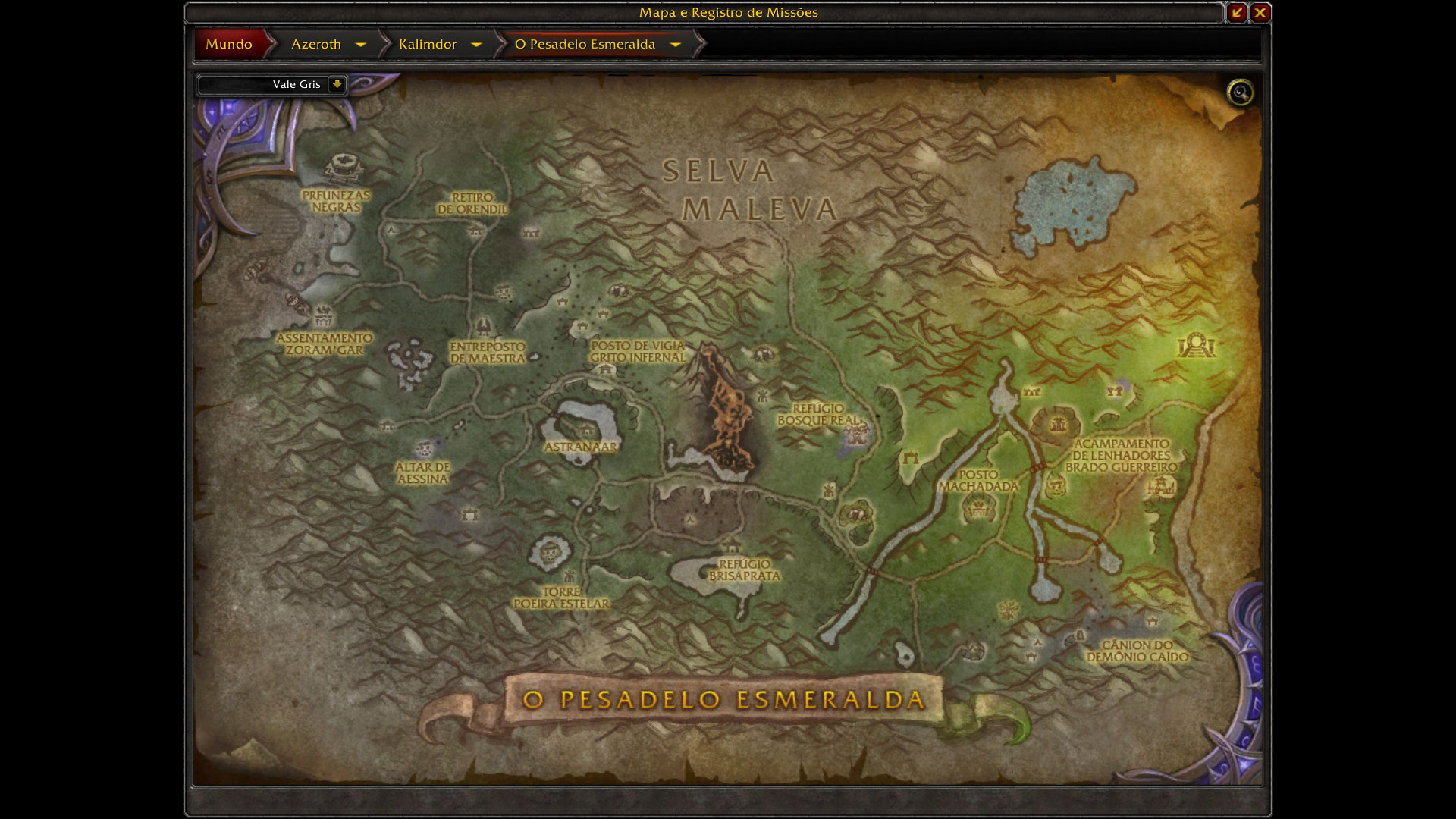Image resolution: width=1456 pixels, height=819 pixels.
Task: Open the O Pesadelo Esmeralda dropdown arrow
Action: pyautogui.click(x=676, y=45)
